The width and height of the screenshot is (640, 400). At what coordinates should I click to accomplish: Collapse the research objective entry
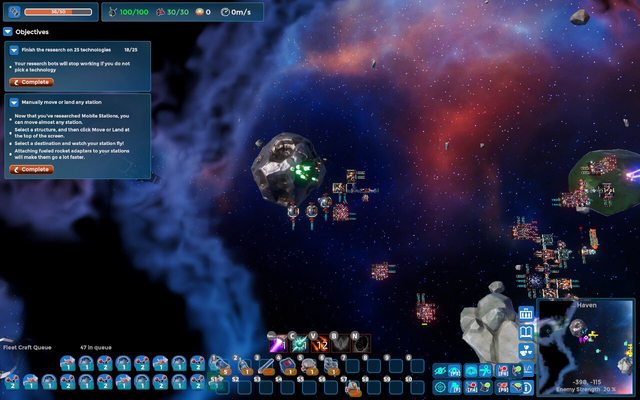13,48
